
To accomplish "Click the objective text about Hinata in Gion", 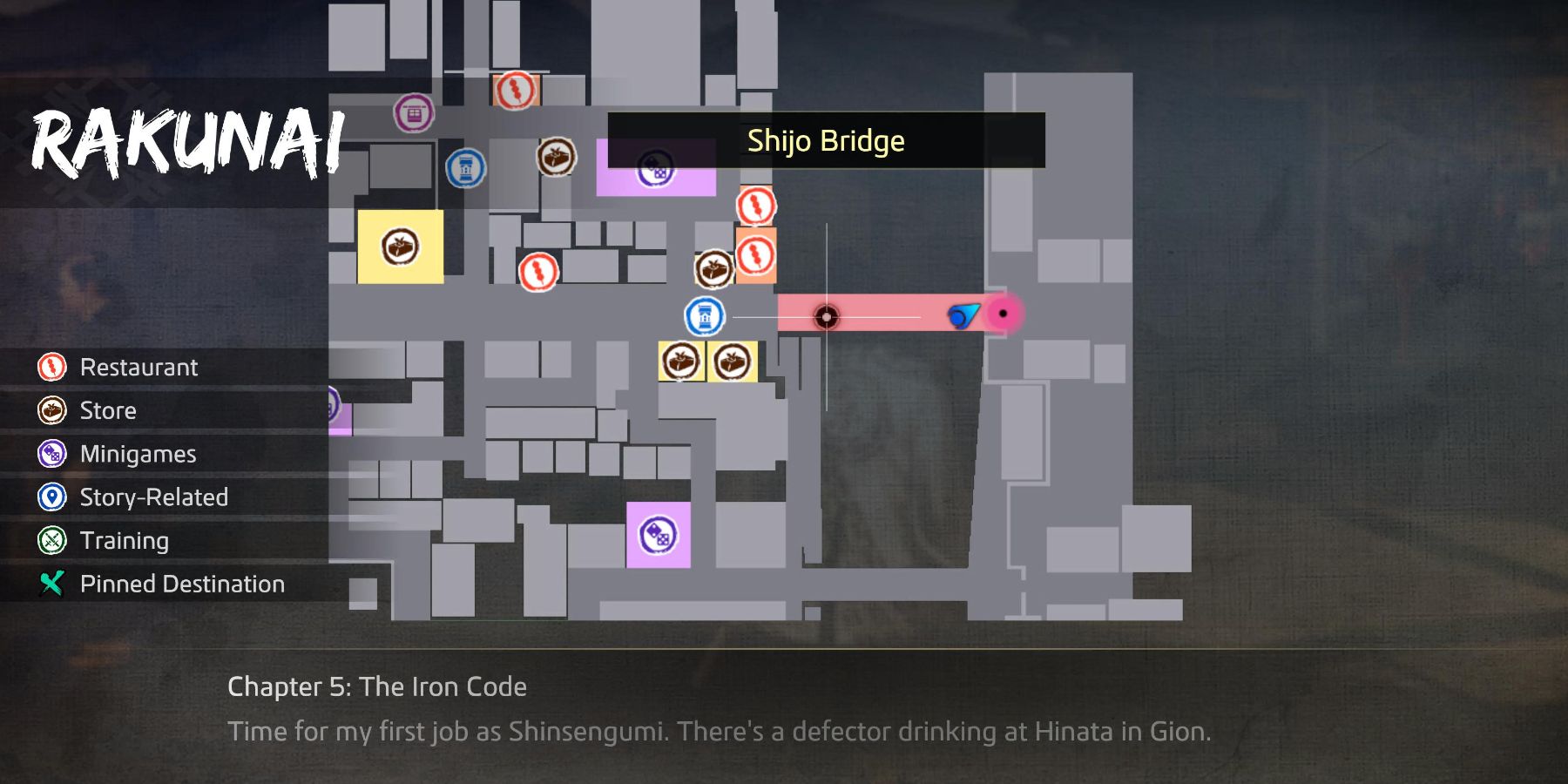I will [720, 733].
